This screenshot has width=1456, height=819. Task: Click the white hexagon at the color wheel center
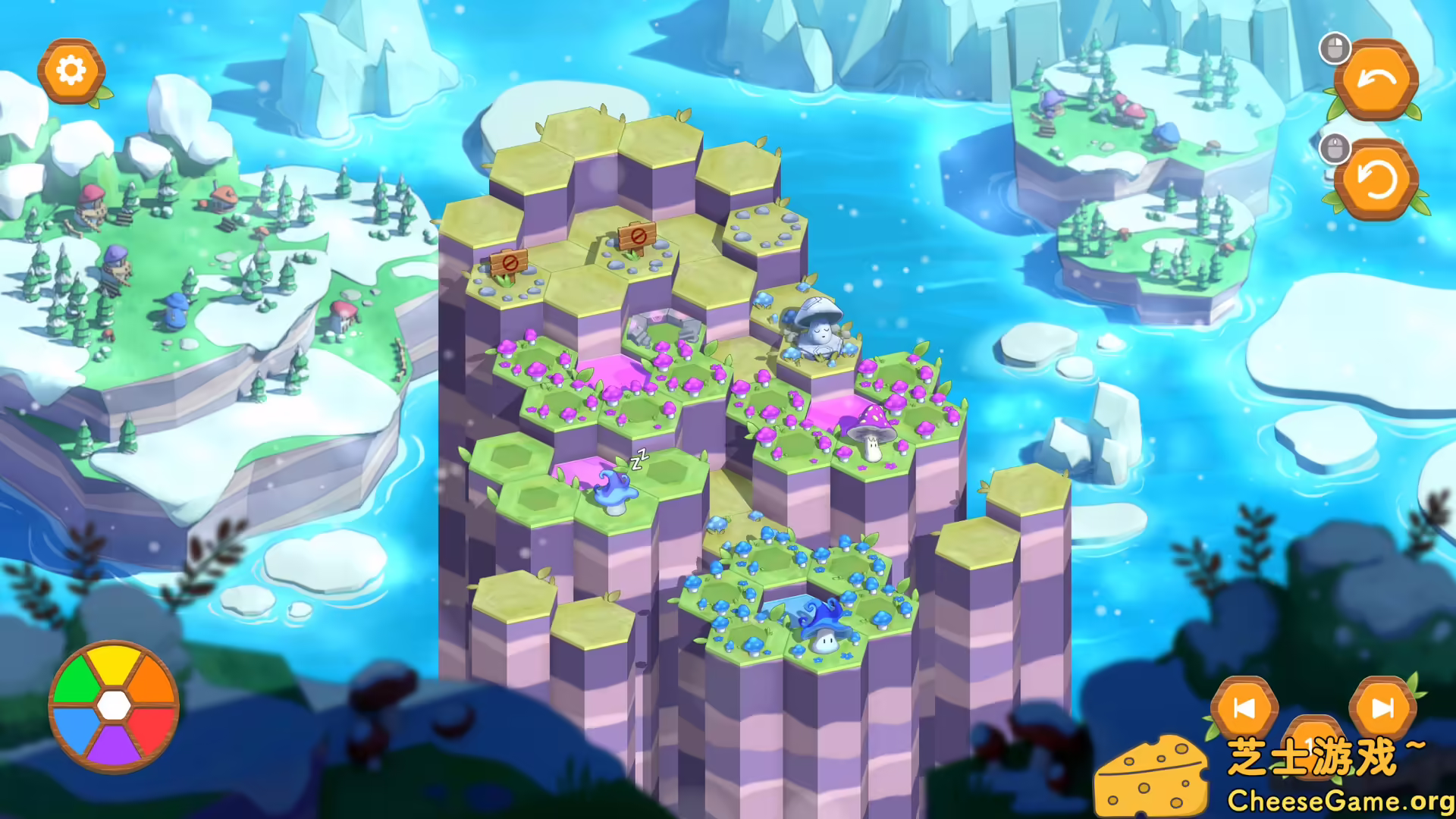coord(115,704)
